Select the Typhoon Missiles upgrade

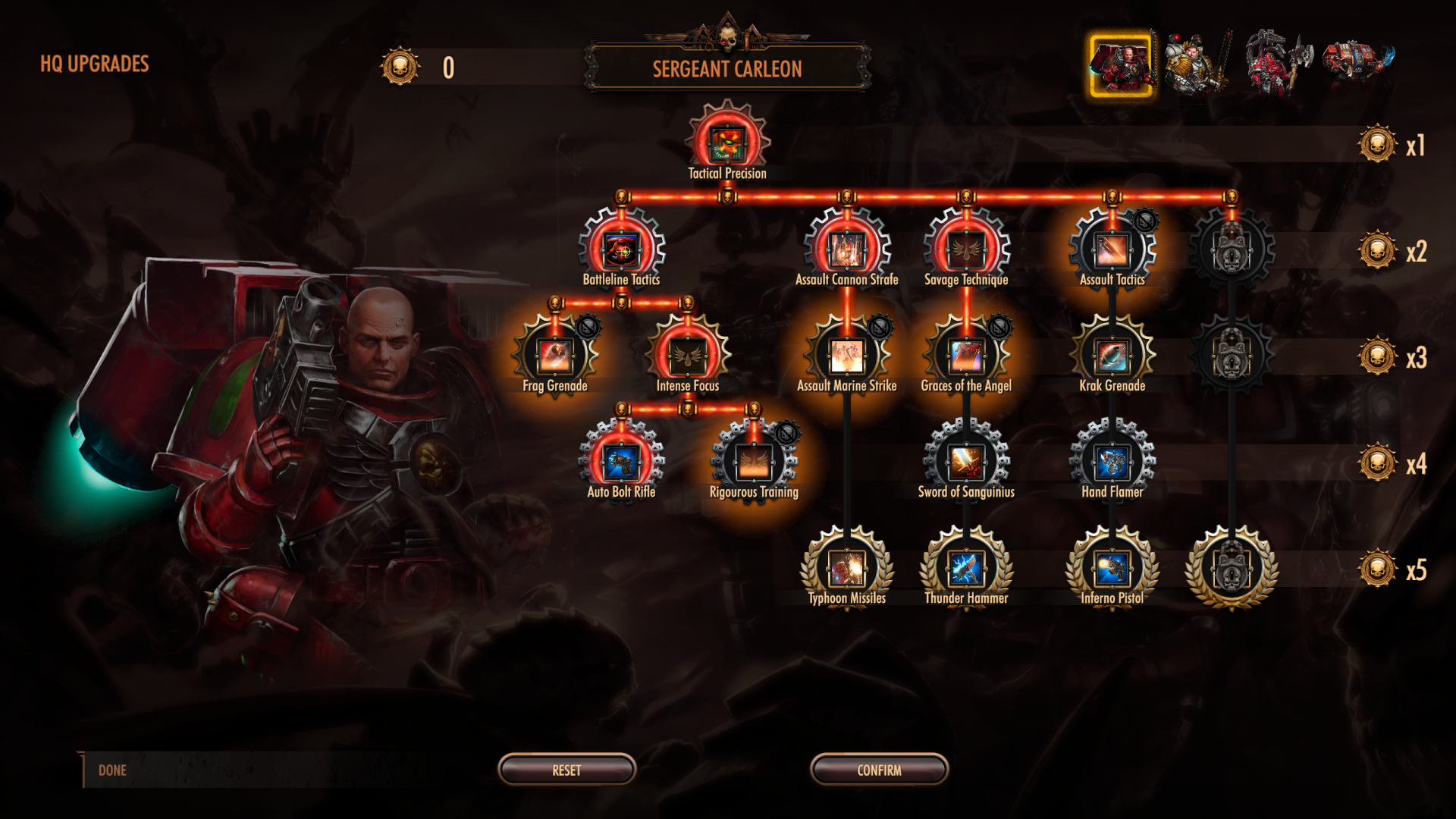tap(846, 568)
